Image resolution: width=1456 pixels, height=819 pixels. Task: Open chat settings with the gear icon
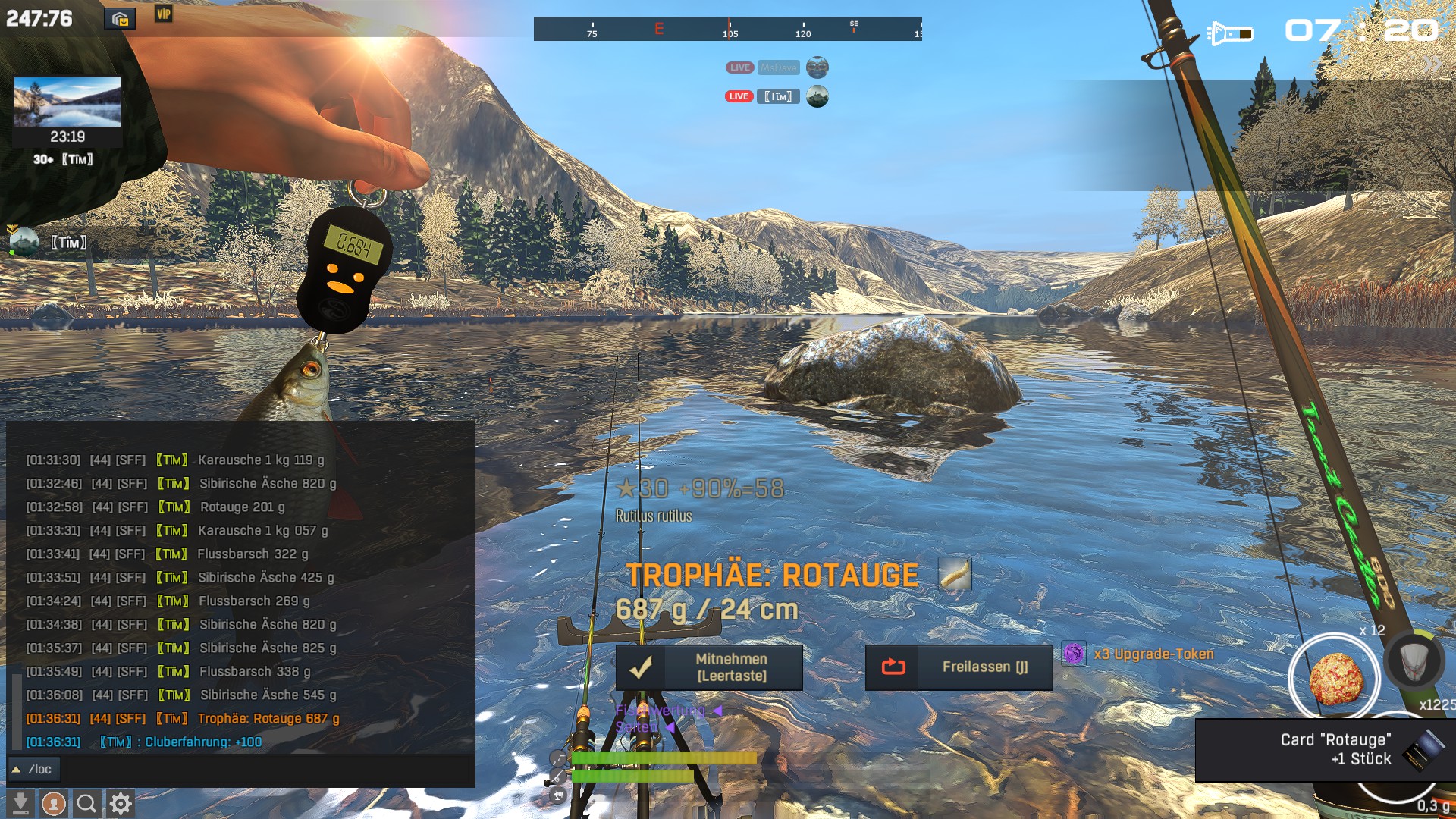[120, 803]
